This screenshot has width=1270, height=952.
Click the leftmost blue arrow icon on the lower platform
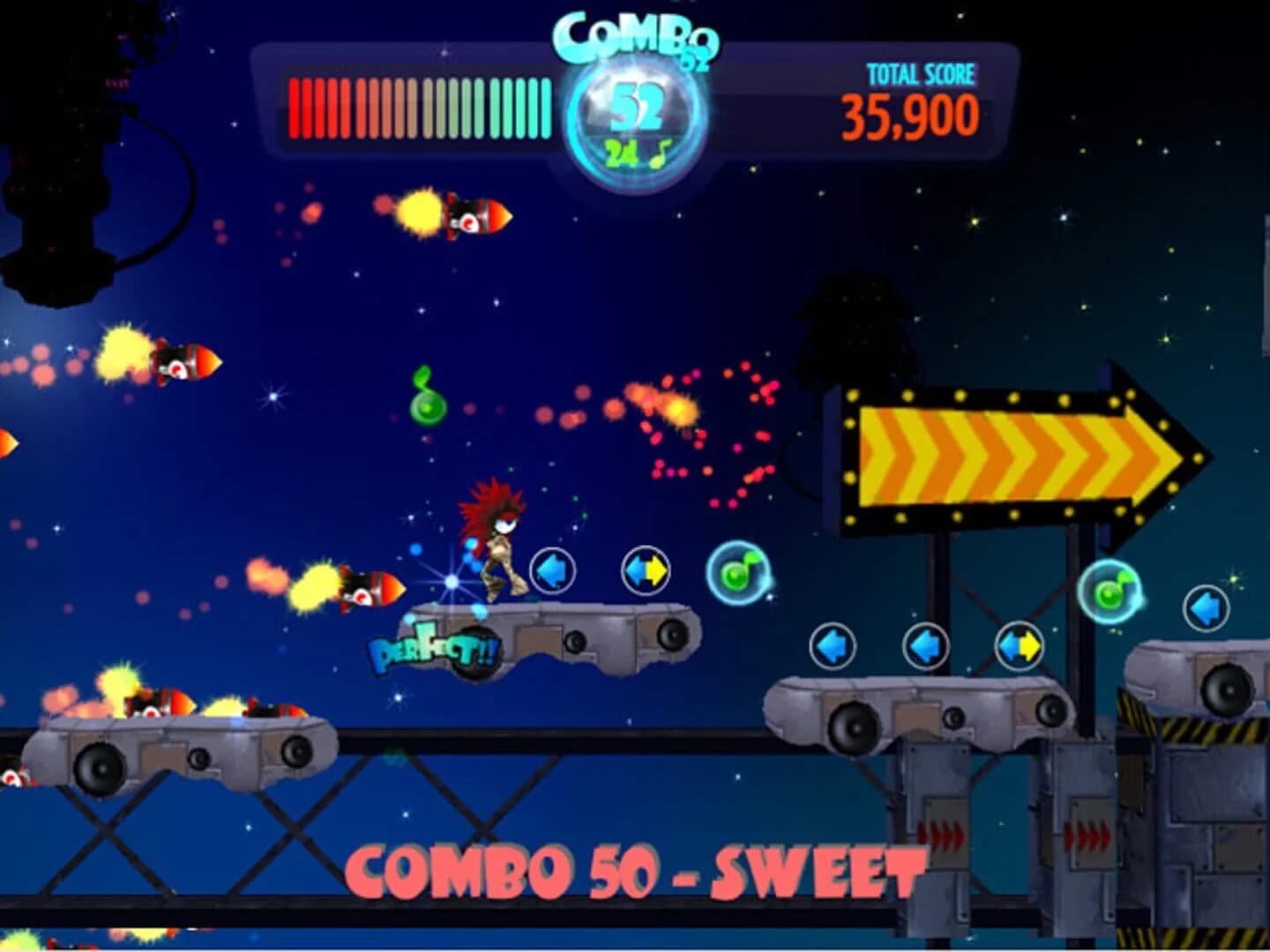coord(834,643)
